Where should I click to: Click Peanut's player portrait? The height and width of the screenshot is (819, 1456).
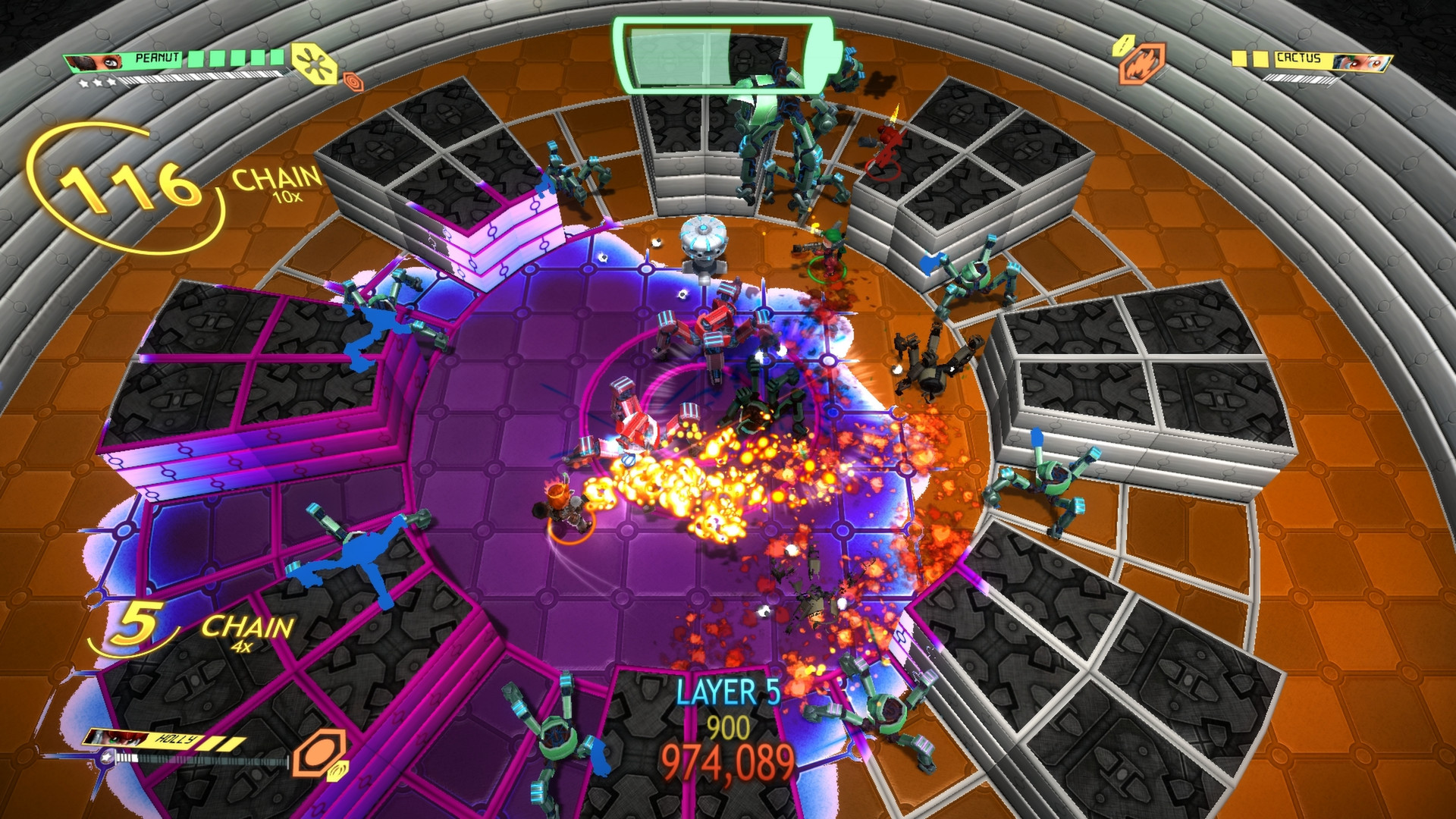pyautogui.click(x=96, y=62)
